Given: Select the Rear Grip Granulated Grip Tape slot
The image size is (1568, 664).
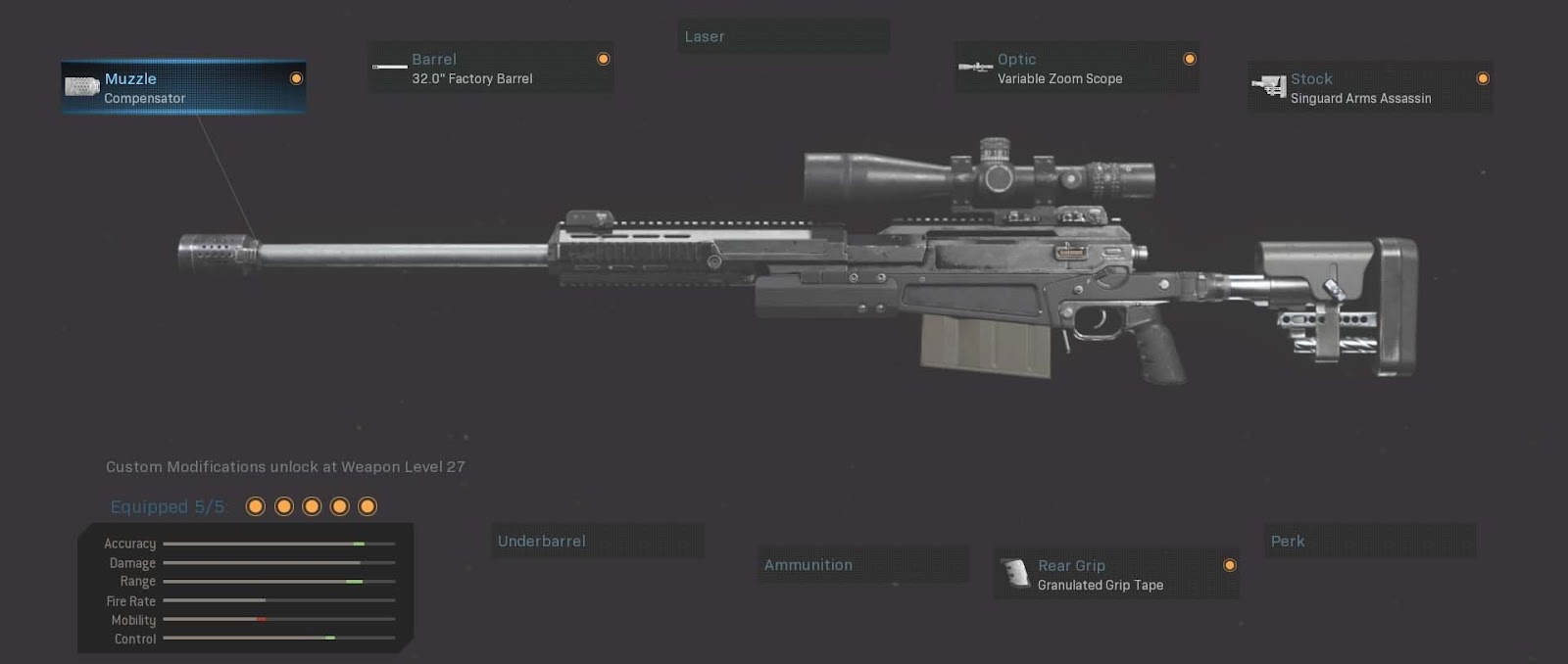Looking at the screenshot, I should click(1116, 574).
